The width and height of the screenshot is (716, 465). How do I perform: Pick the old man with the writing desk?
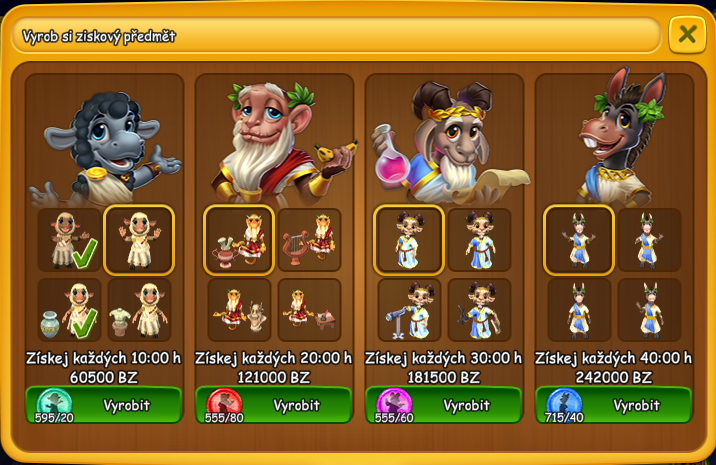(309, 310)
